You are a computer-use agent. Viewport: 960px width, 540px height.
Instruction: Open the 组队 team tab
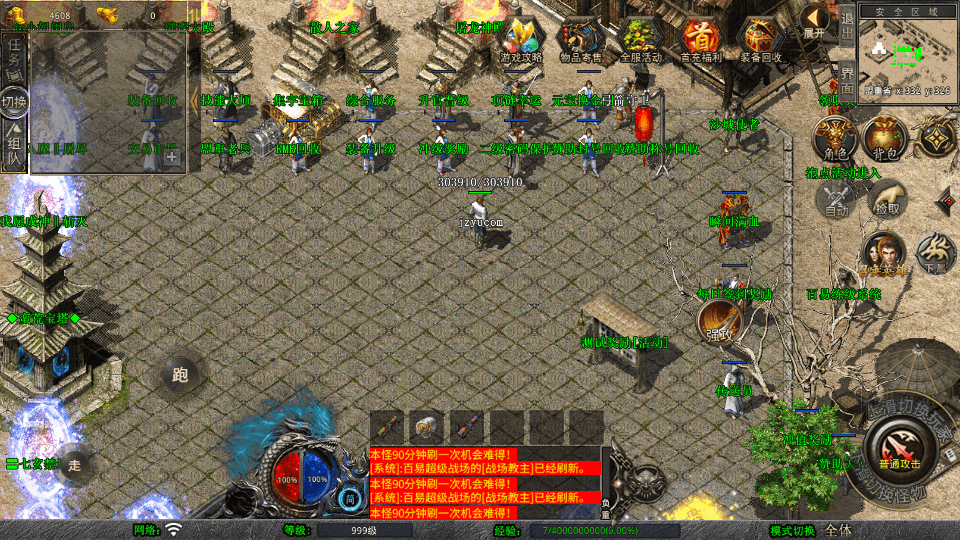(14, 144)
